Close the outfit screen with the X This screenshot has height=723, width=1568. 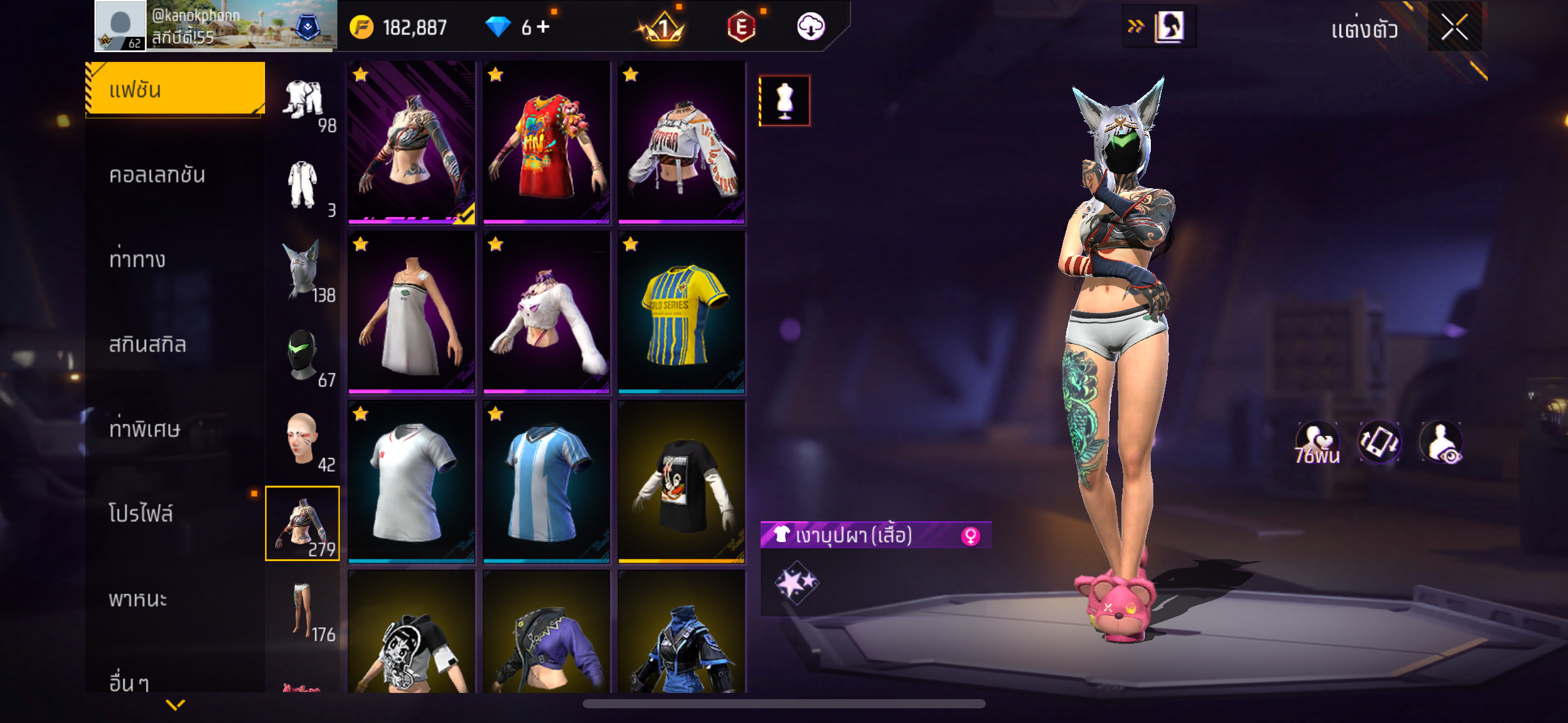1454,28
